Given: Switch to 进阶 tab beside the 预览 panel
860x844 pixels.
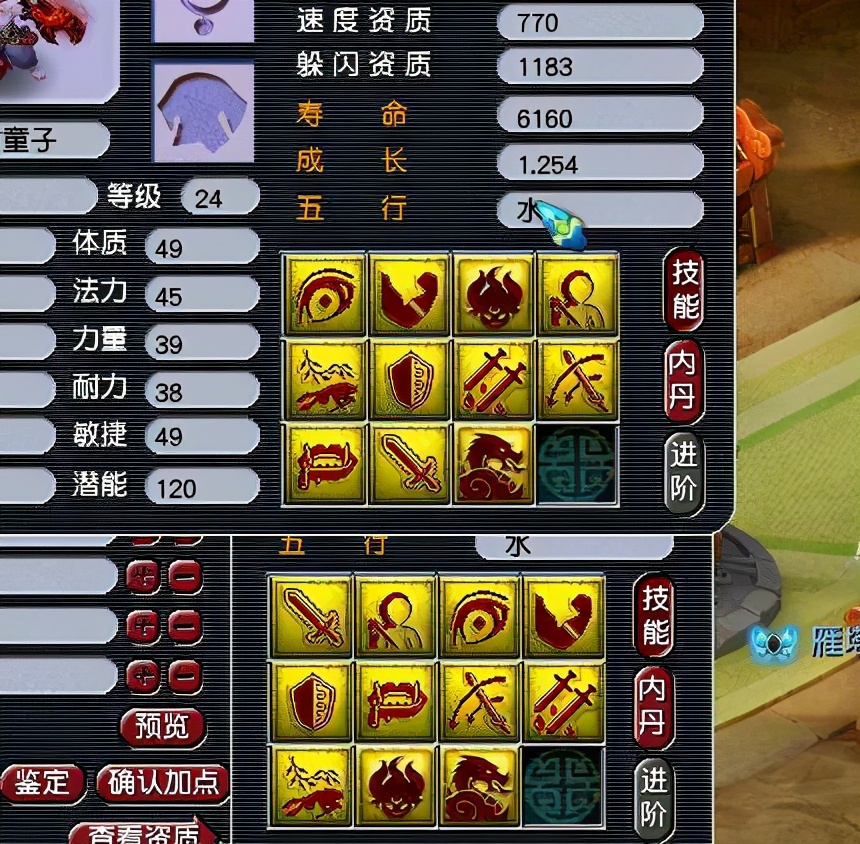Looking at the screenshot, I should (656, 798).
